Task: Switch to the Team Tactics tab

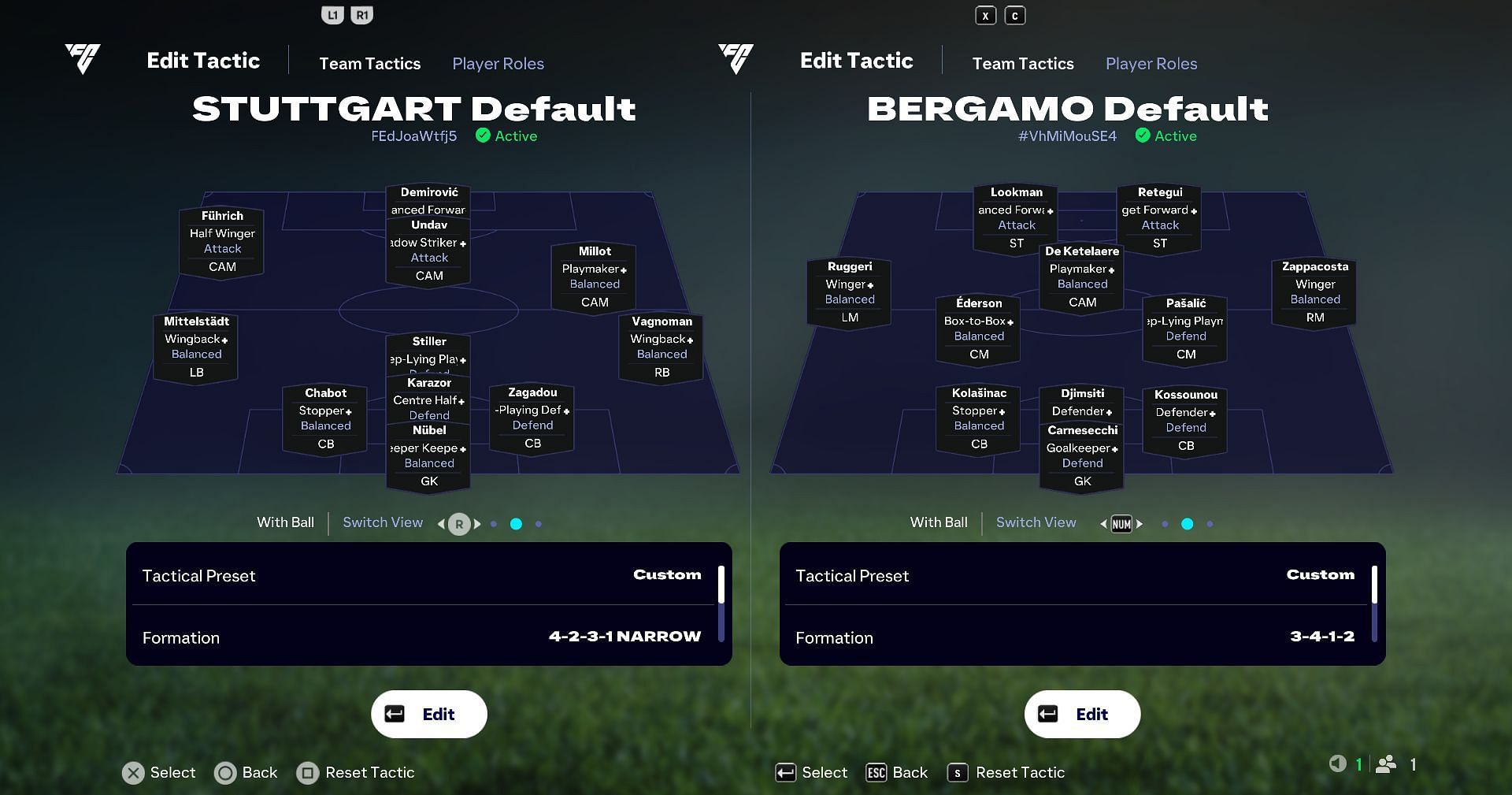Action: click(x=370, y=64)
